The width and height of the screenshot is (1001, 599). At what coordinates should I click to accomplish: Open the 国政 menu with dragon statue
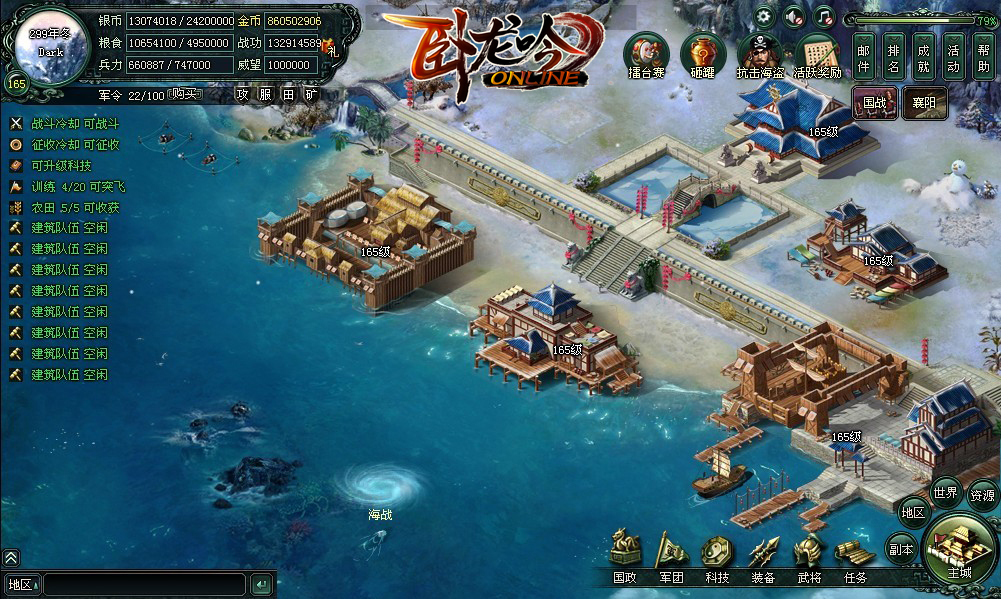[625, 556]
